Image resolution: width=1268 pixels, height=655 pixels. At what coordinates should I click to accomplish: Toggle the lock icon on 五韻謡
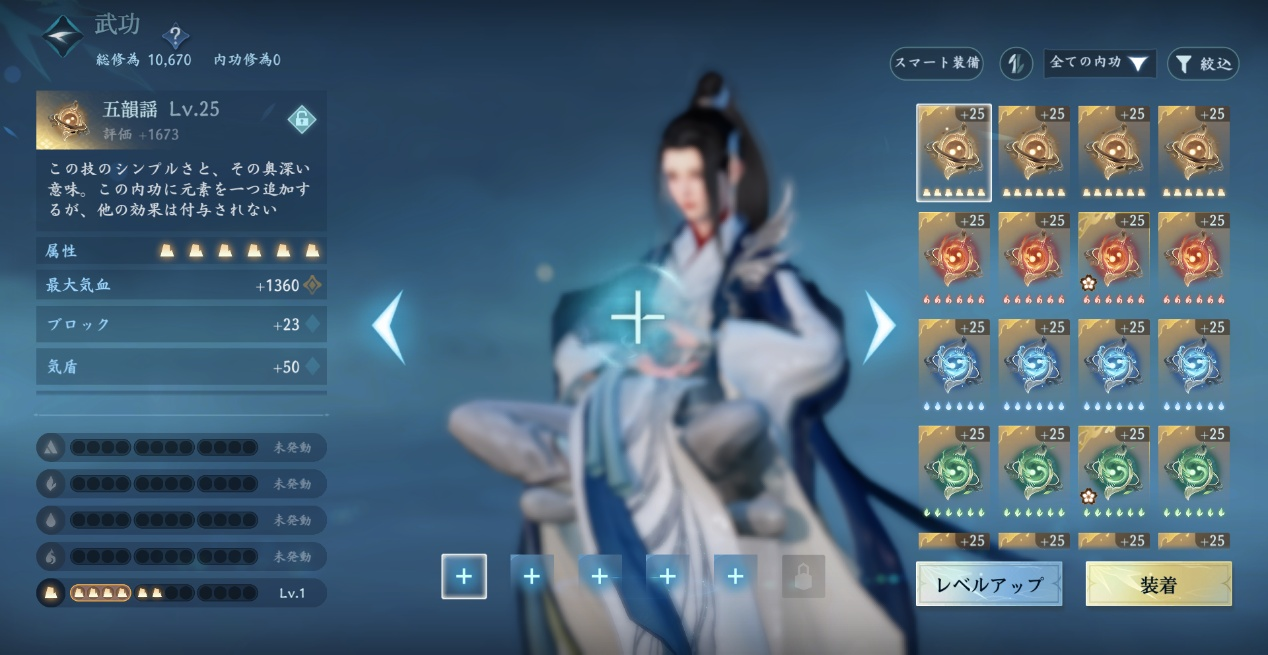(x=301, y=120)
